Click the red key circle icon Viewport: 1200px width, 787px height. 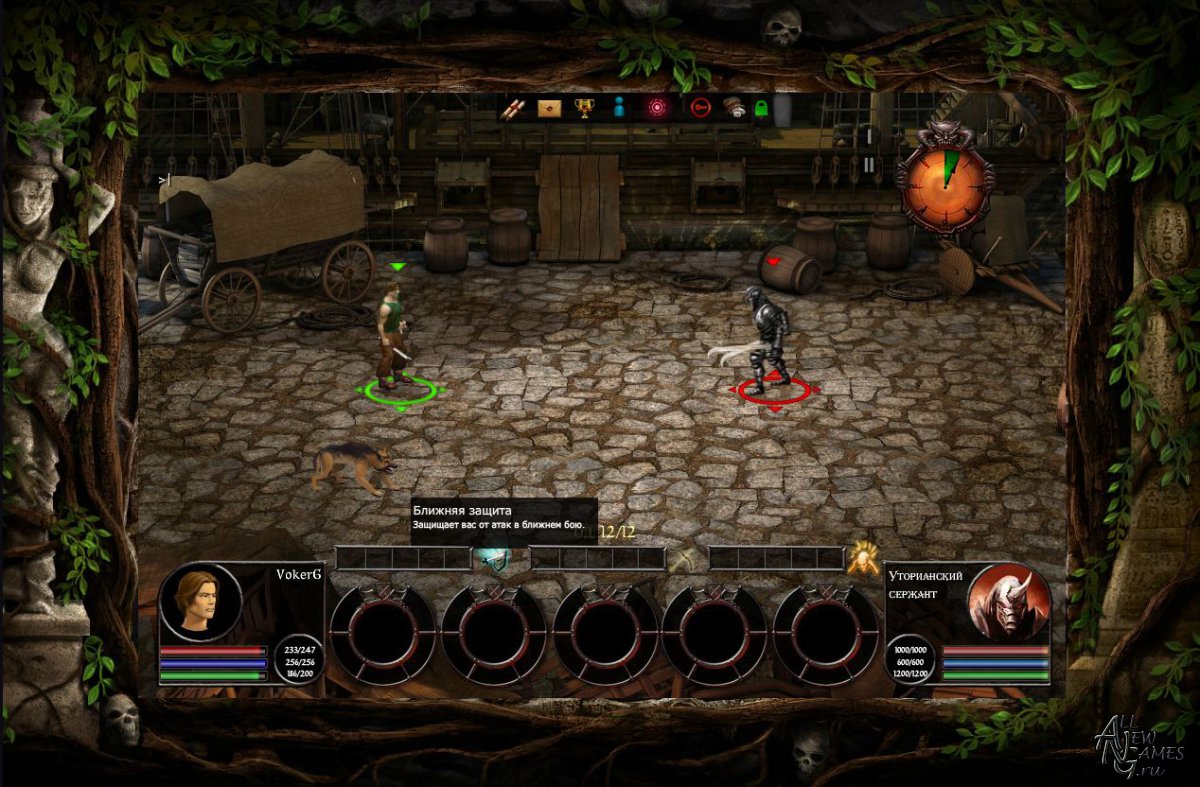700,108
